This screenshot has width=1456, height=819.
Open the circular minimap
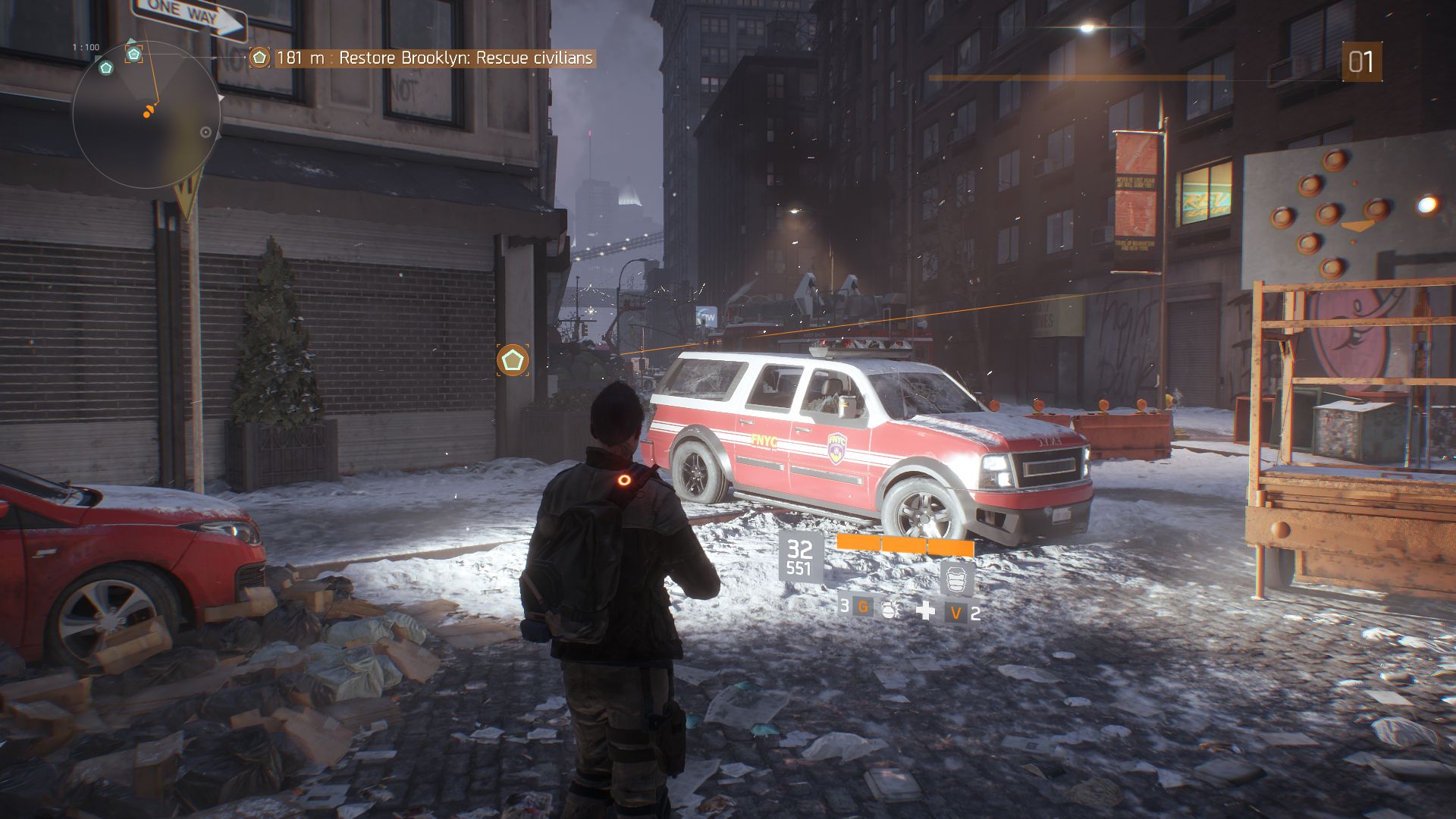tap(146, 115)
